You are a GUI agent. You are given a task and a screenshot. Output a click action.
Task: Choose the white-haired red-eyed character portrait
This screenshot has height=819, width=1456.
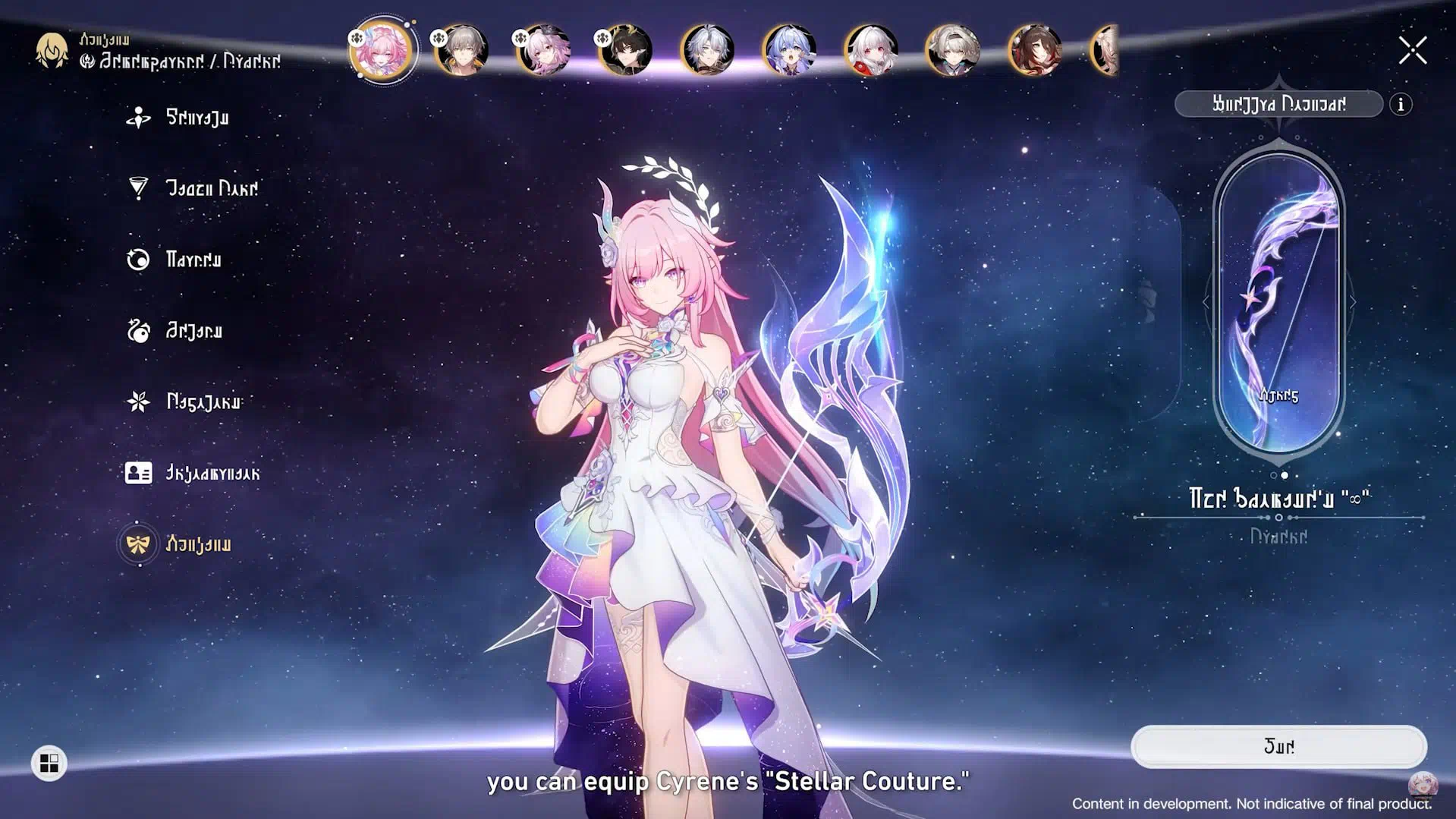click(x=871, y=50)
